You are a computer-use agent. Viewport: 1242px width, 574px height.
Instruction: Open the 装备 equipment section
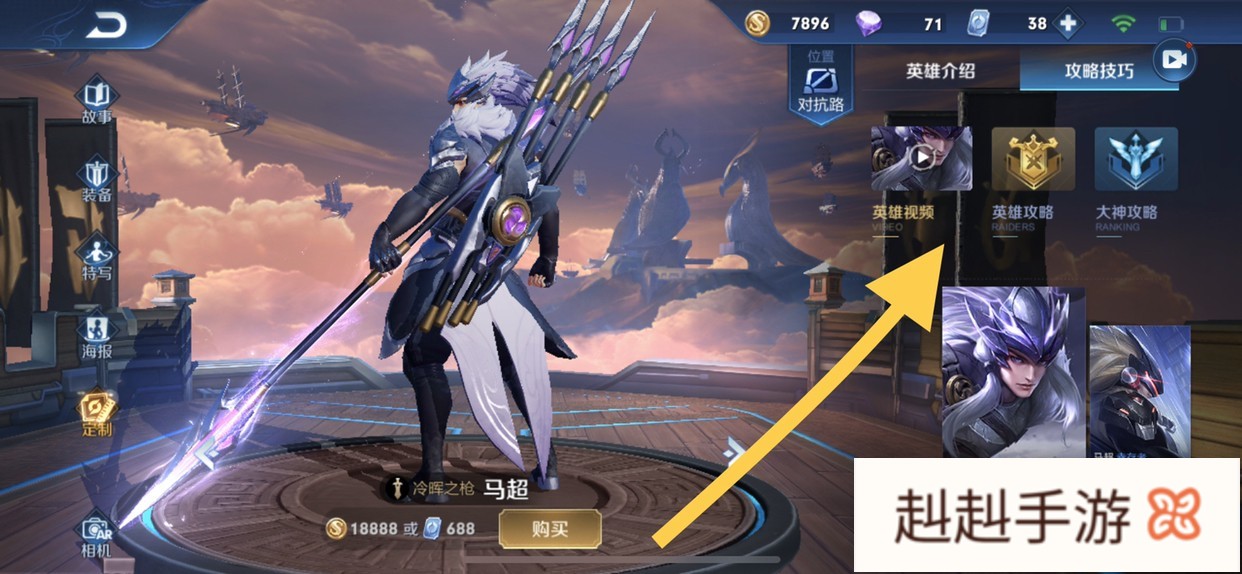[97, 179]
